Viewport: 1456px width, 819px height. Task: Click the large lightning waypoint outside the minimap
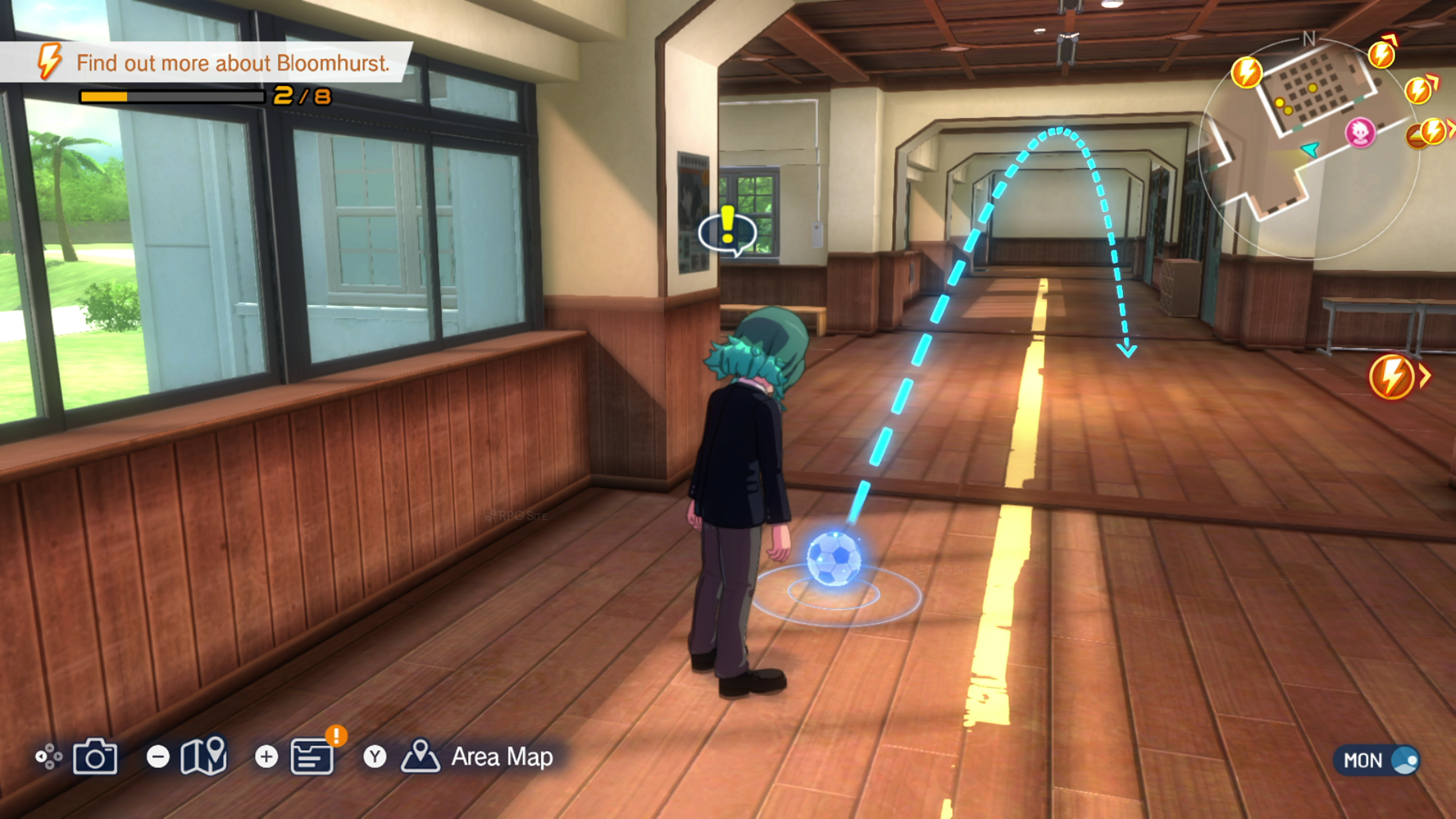click(1392, 377)
